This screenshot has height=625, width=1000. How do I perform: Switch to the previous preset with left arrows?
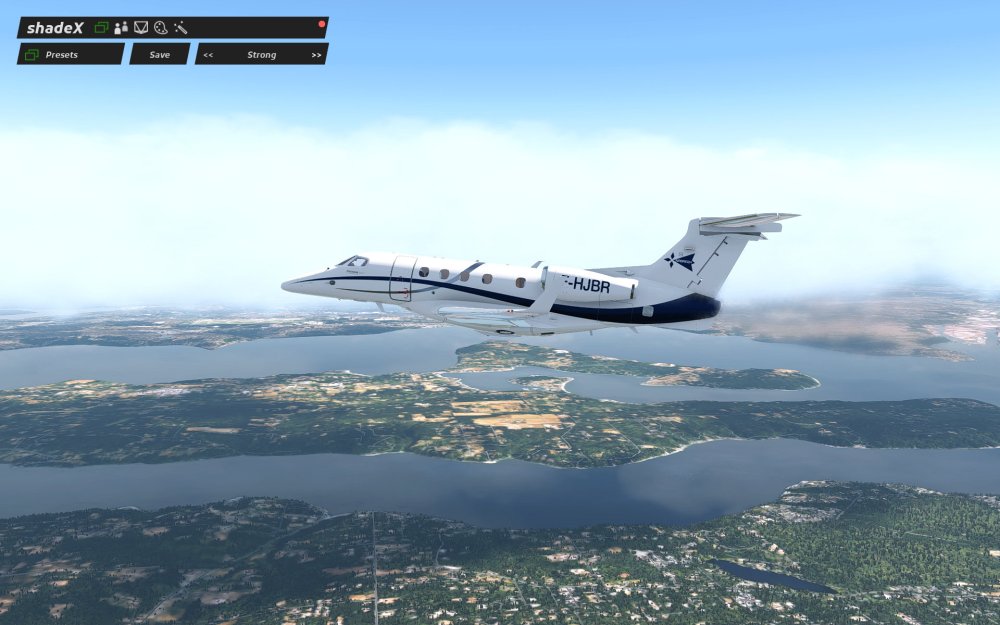coord(208,55)
